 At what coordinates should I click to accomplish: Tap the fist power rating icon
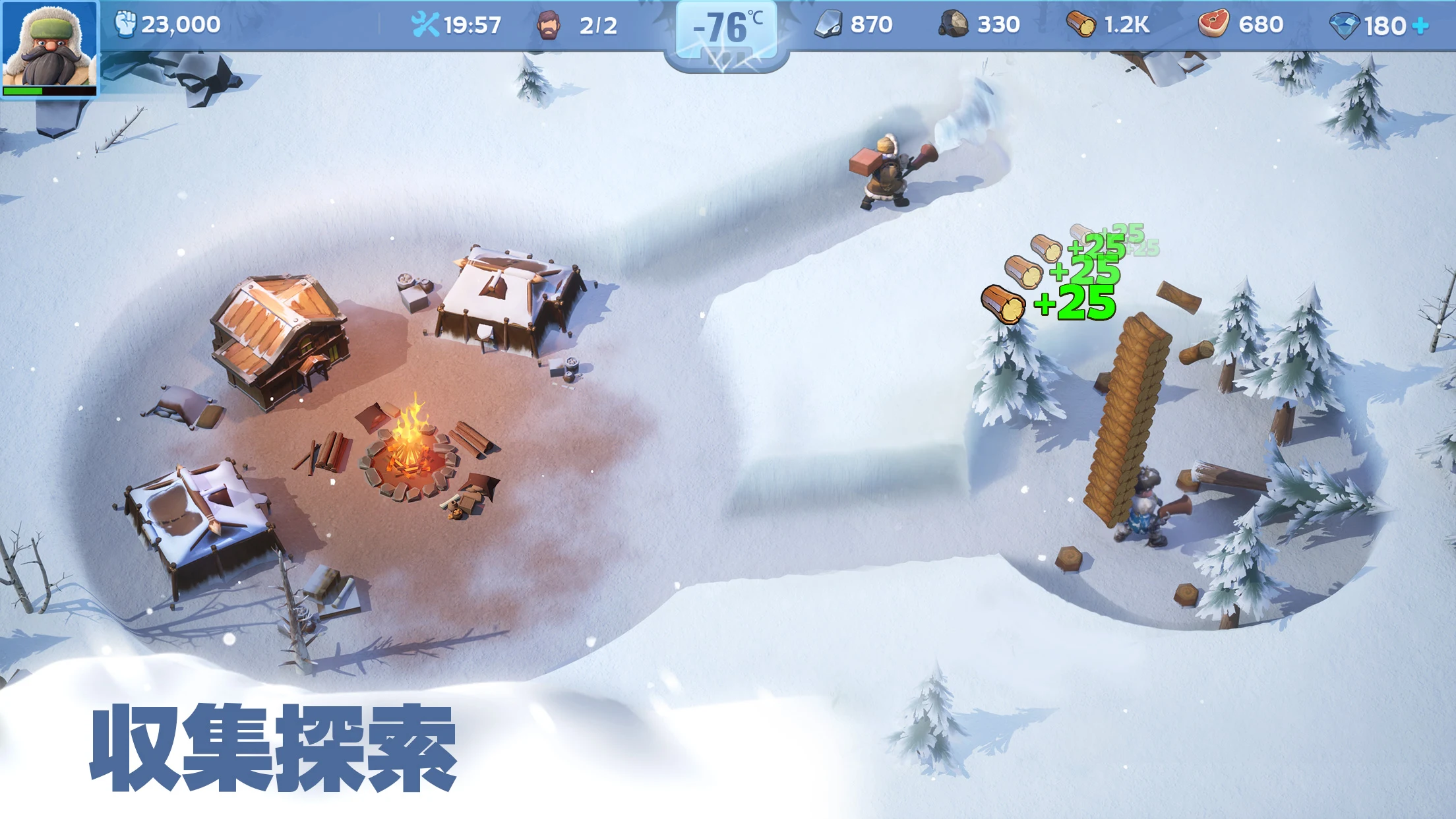click(x=125, y=24)
